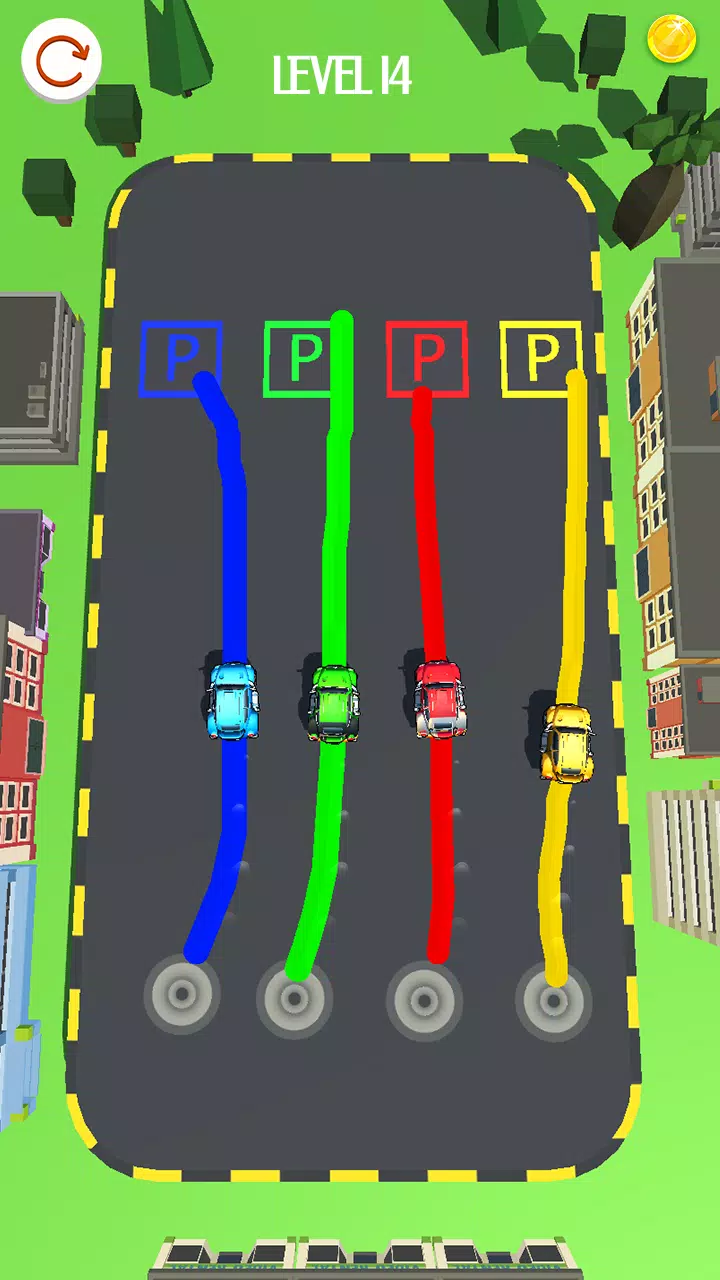720x1280 pixels.
Task: Choose the yellow parking spot
Action: click(541, 356)
